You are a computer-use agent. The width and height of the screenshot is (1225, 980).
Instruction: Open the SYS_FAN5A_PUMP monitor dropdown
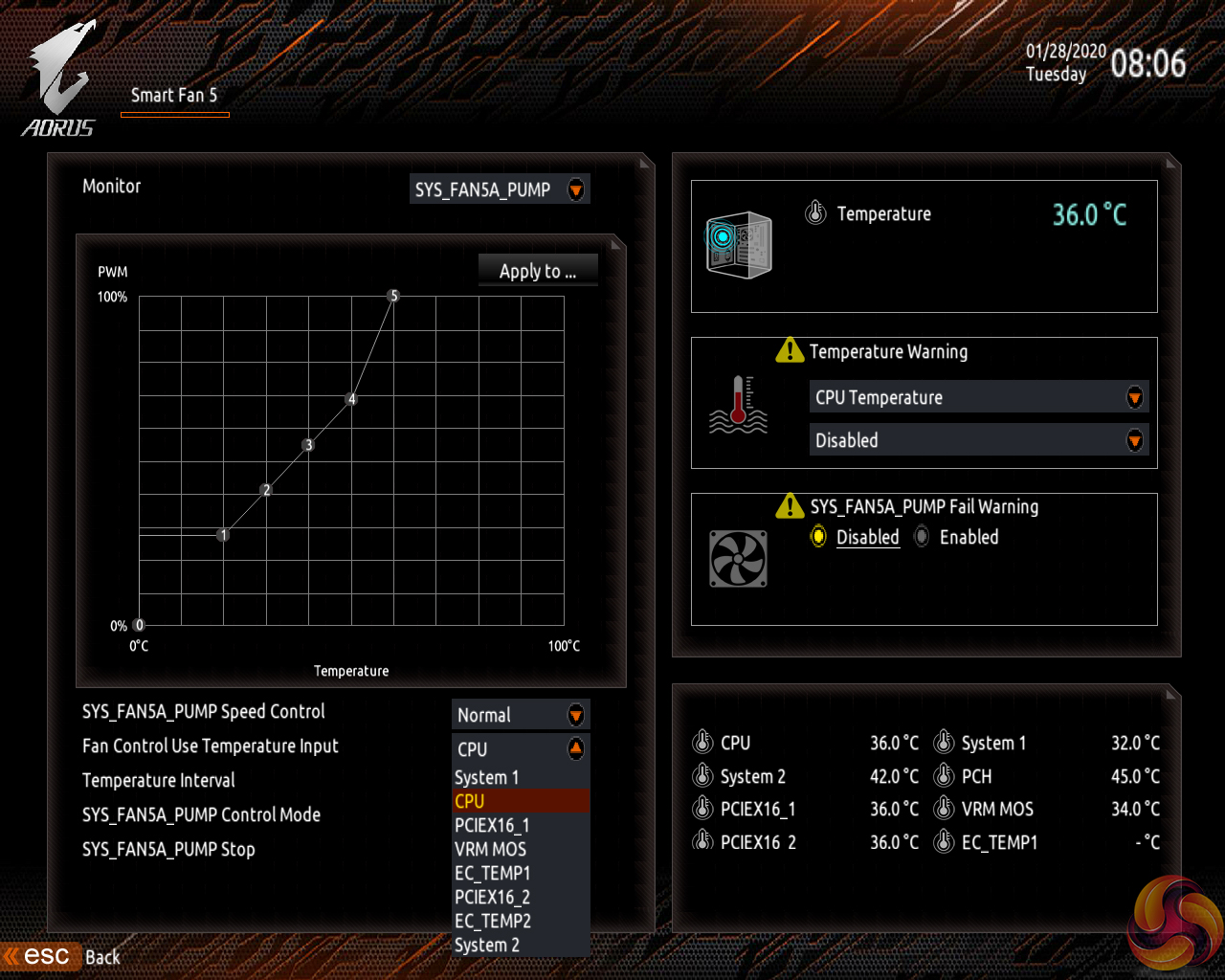click(500, 189)
